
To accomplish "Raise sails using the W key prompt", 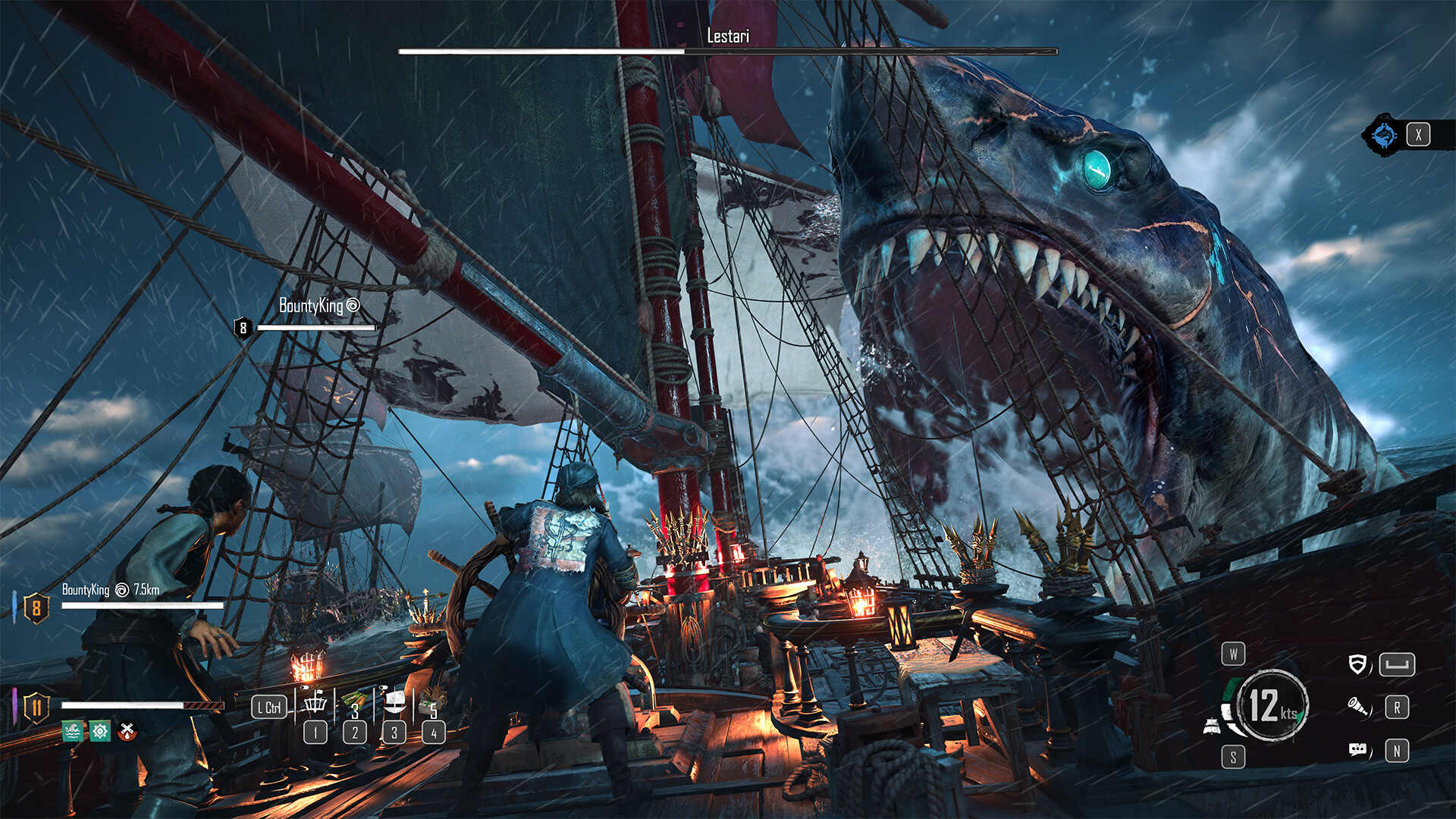I will pos(1234,654).
